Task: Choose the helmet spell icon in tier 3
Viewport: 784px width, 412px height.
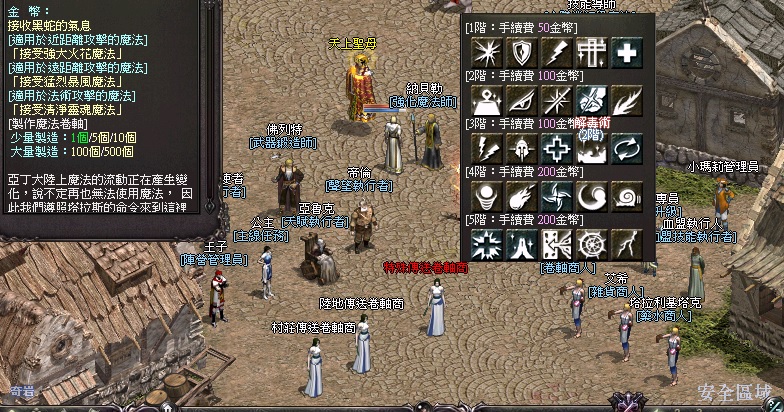Action: tap(519, 148)
